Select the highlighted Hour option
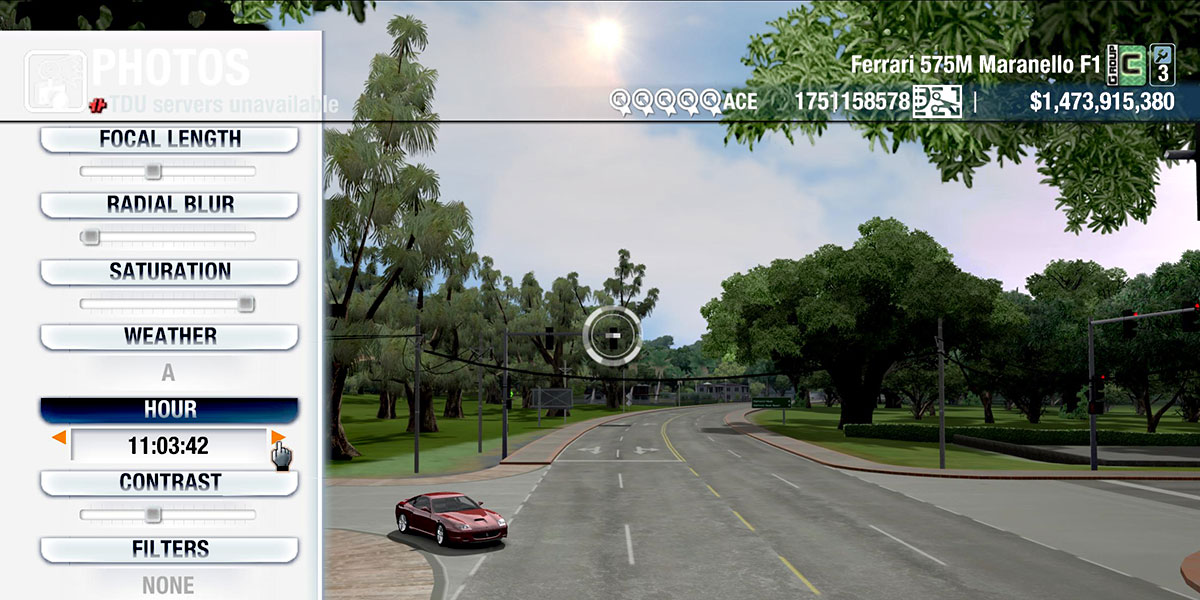1200x600 pixels. pyautogui.click(x=169, y=409)
